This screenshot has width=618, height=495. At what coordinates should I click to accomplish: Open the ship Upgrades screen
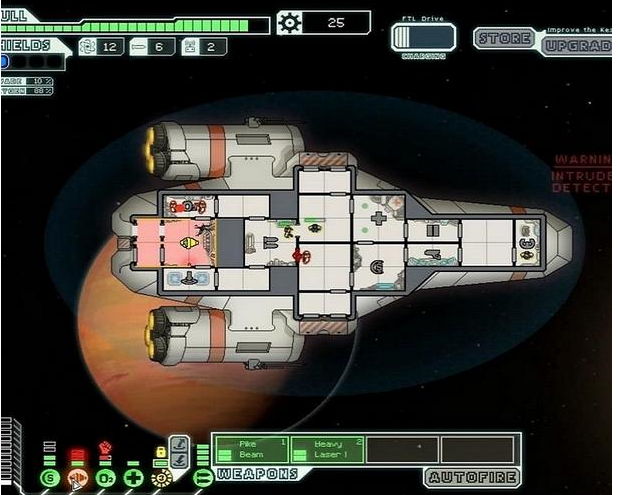(577, 44)
